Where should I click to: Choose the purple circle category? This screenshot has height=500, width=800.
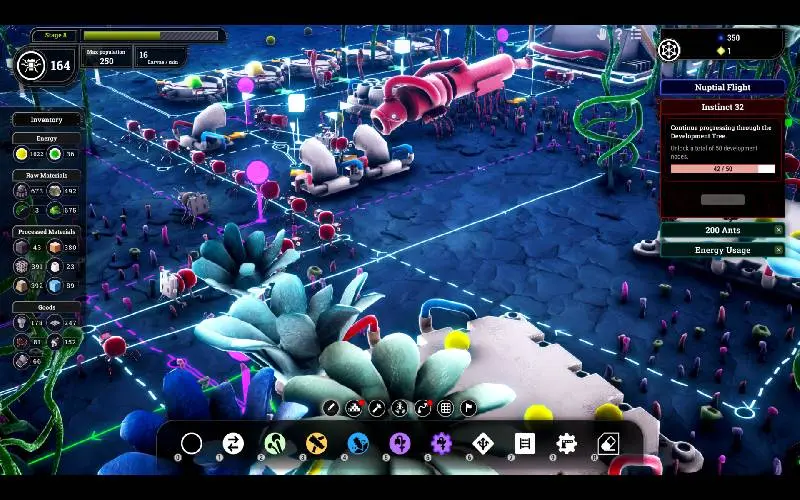click(400, 443)
